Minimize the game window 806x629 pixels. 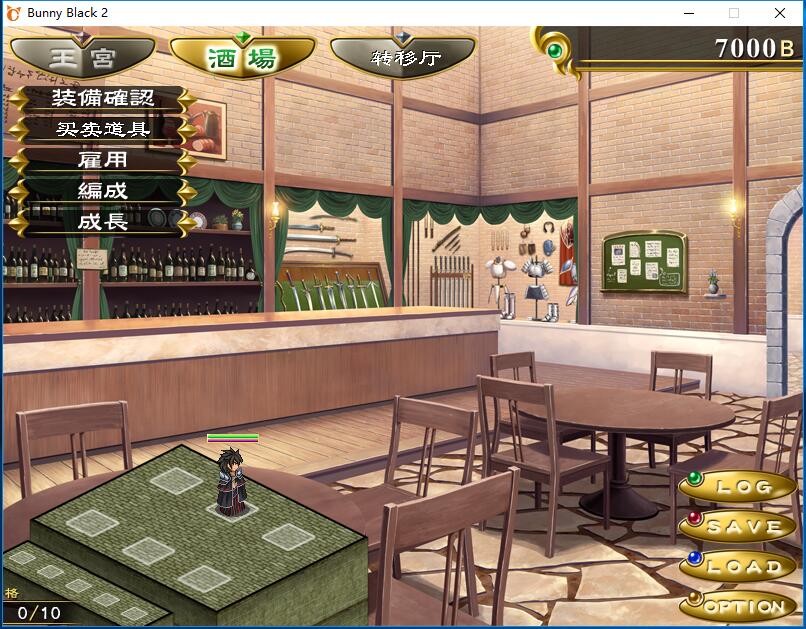688,13
